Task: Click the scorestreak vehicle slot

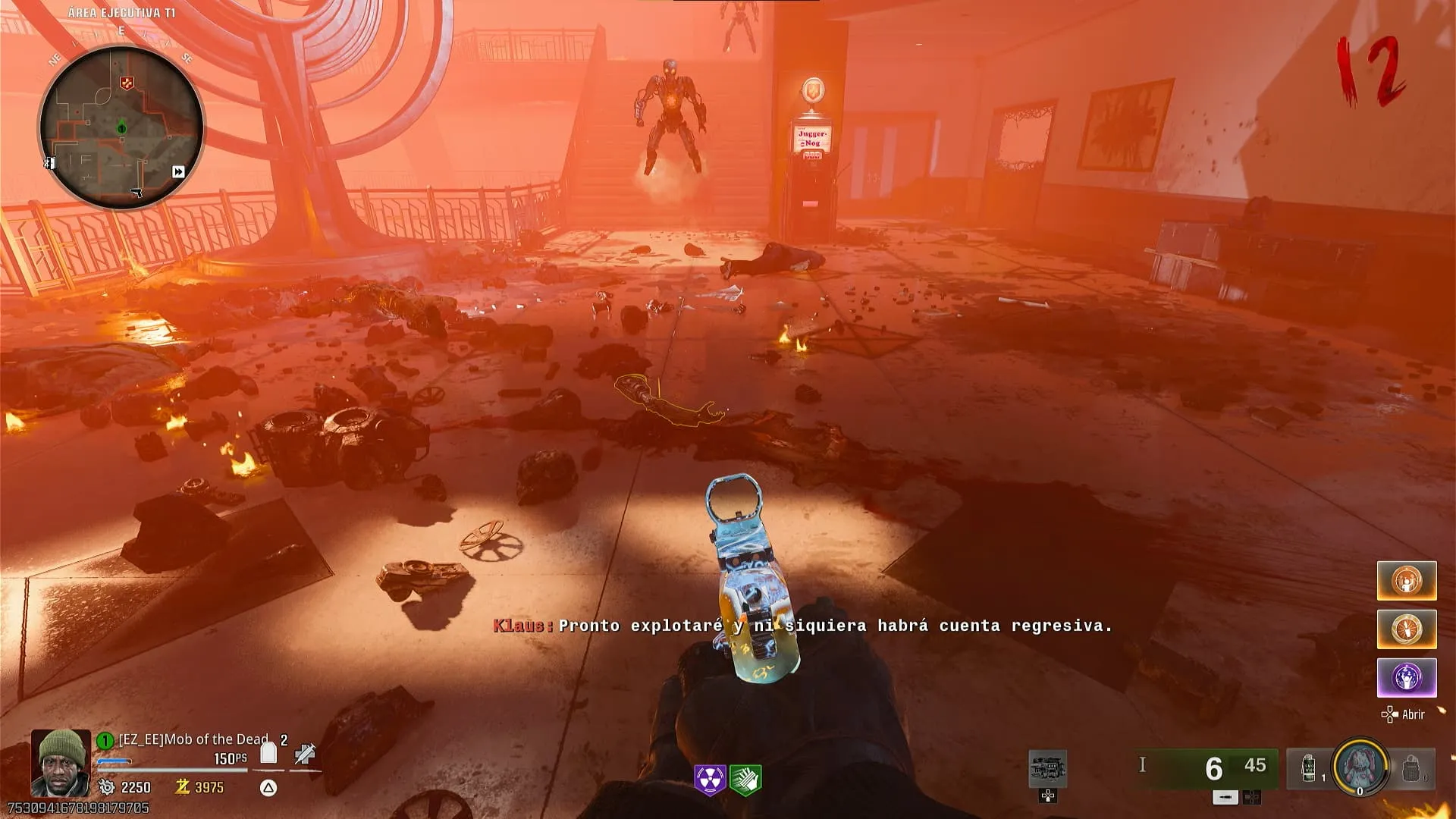Action: [1047, 769]
